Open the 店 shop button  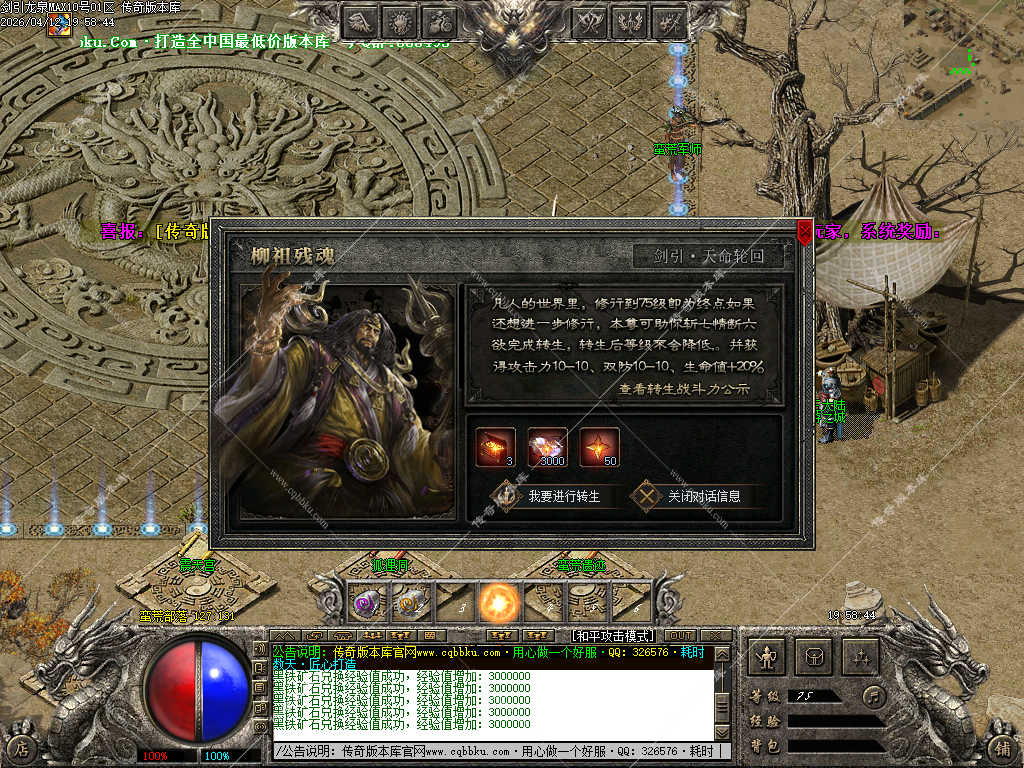point(22,748)
